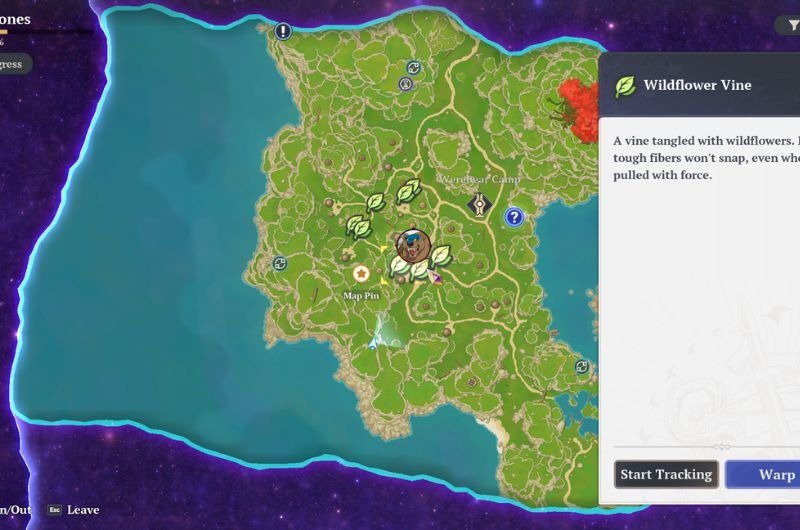Select the exclamation mark quest marker

click(283, 31)
